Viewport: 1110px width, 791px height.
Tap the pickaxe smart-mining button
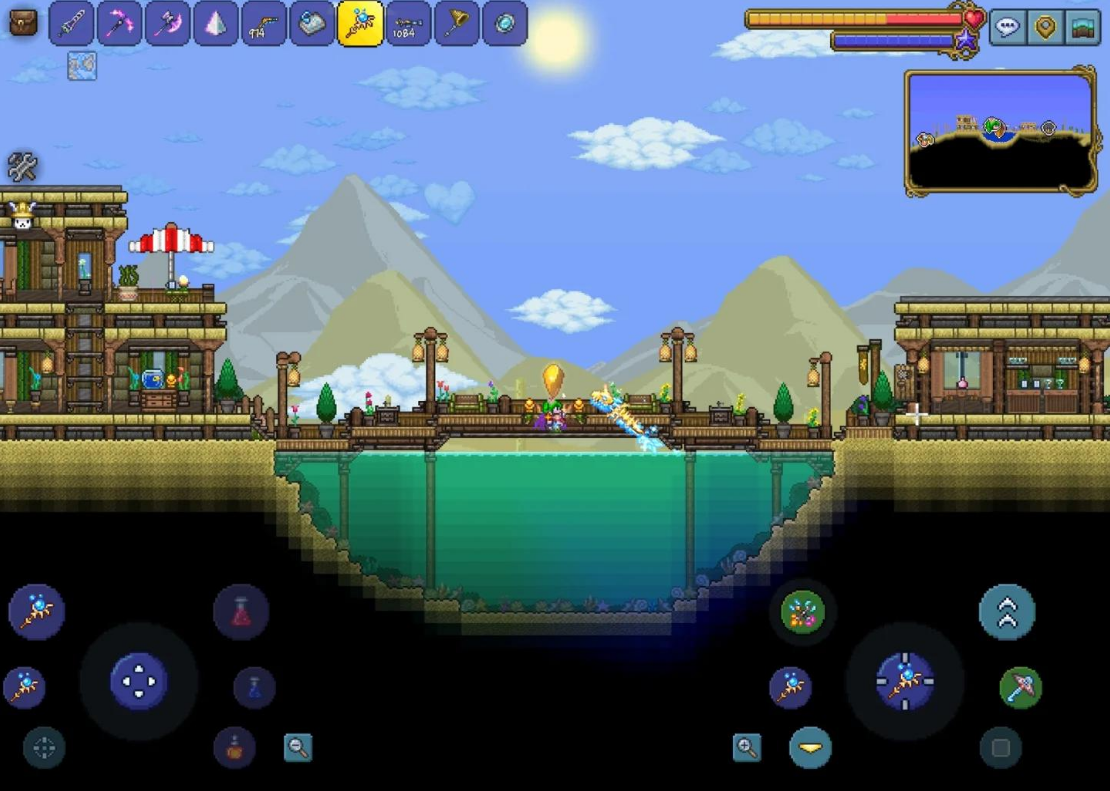[x=1021, y=688]
